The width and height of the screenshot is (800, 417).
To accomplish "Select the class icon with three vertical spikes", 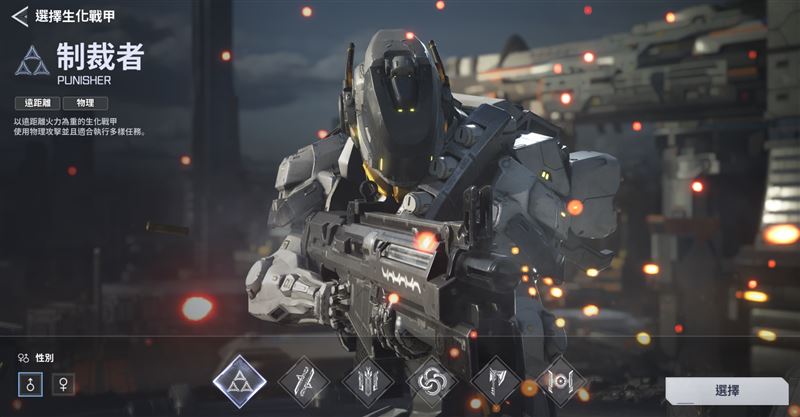I will point(367,382).
